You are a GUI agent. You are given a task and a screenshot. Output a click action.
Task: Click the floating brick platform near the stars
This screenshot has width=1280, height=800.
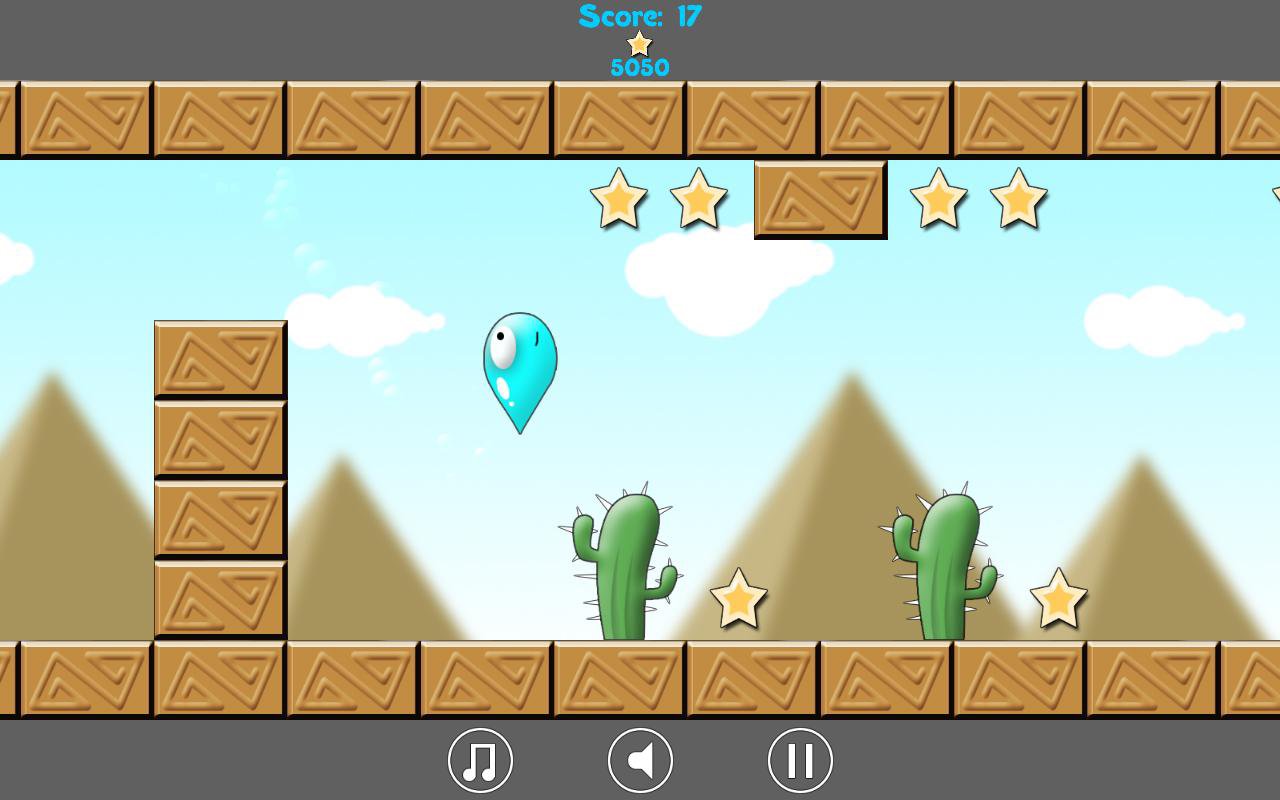pyautogui.click(x=819, y=199)
